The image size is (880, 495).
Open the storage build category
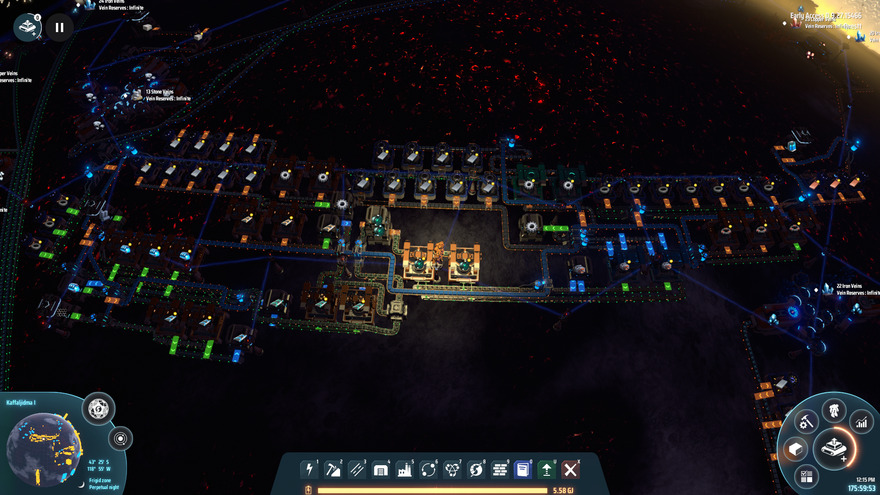pyautogui.click(x=381, y=469)
